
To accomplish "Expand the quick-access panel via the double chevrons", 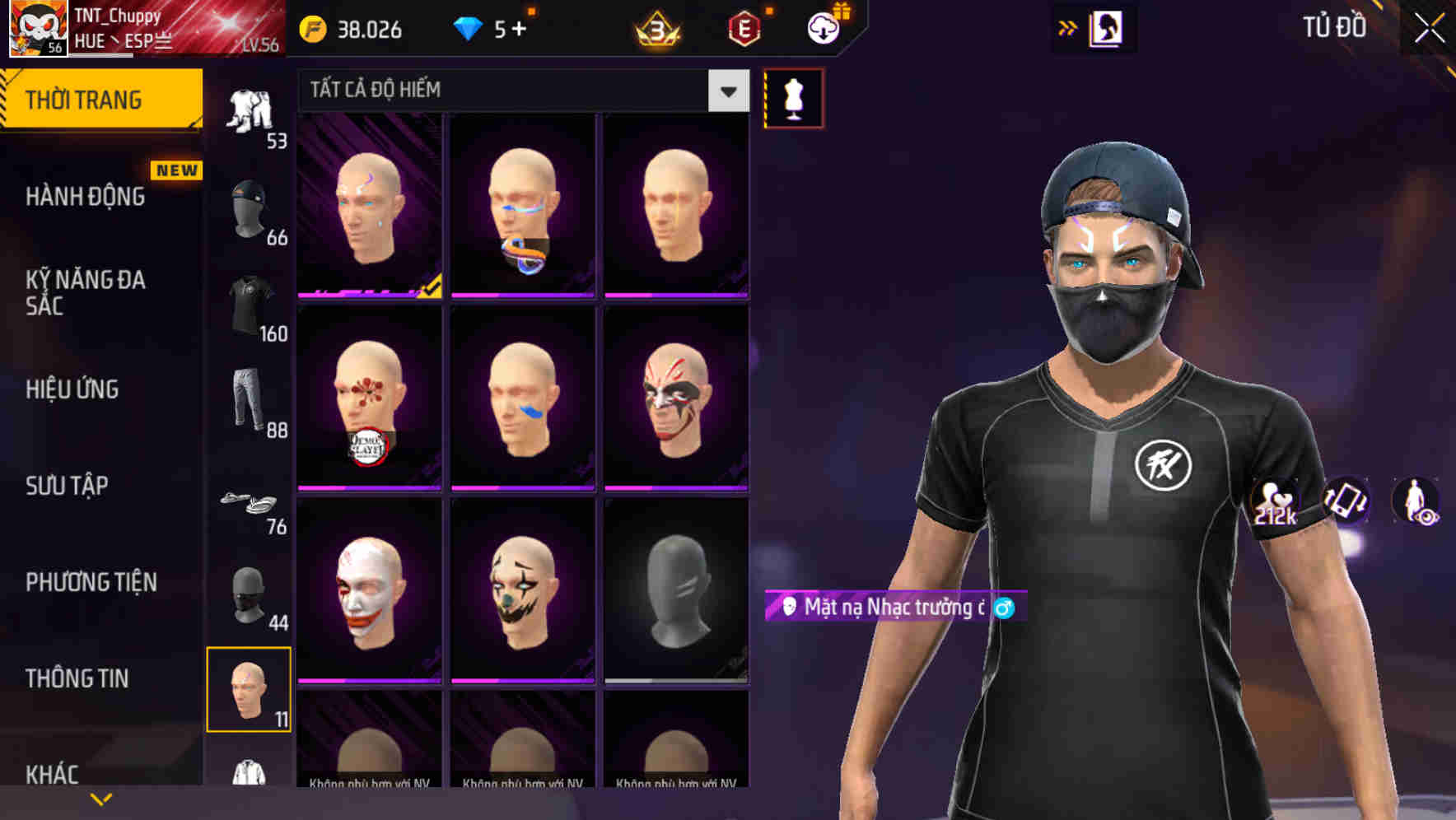I will pyautogui.click(x=1066, y=26).
